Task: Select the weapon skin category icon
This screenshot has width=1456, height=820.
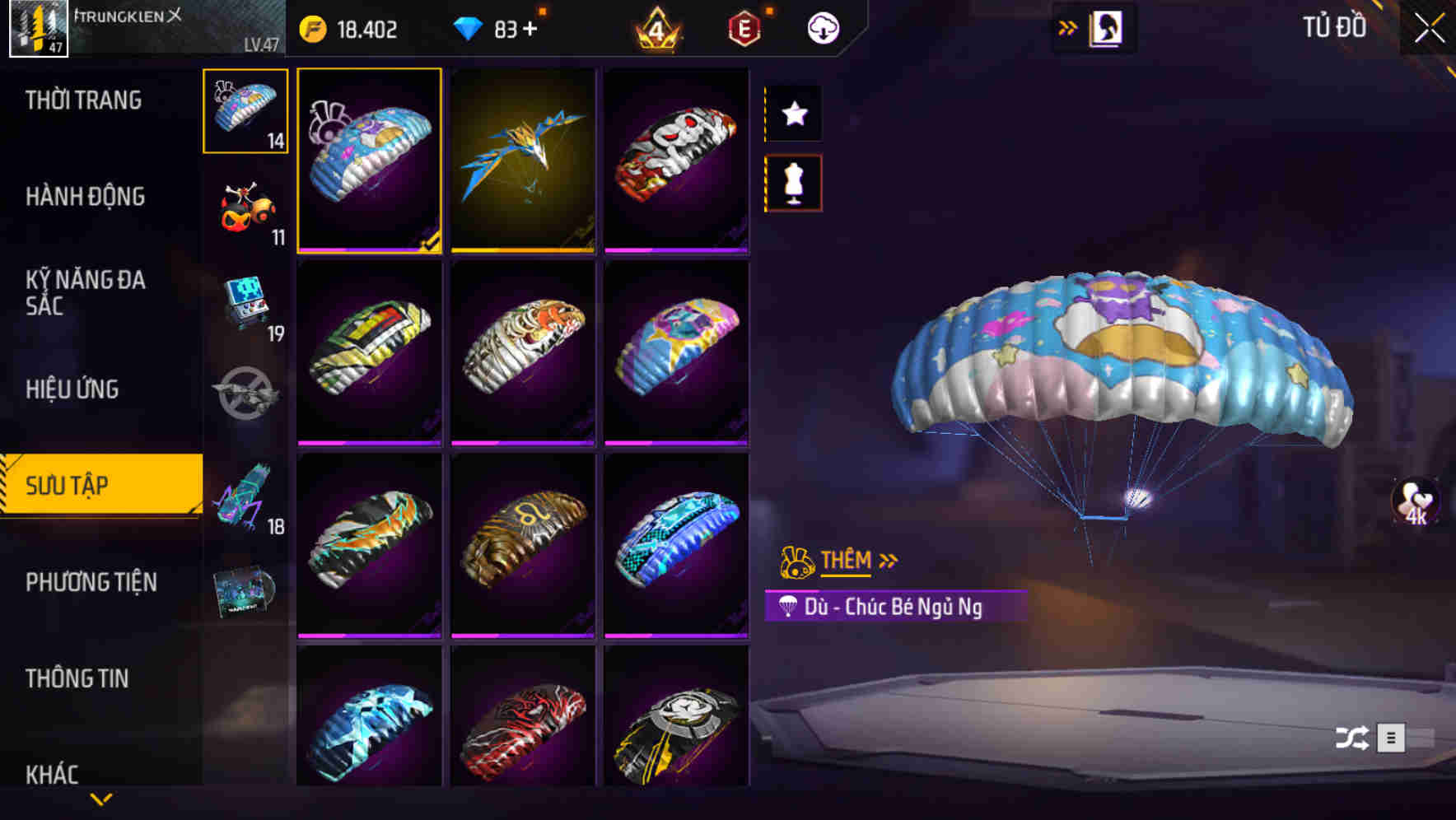Action: click(x=244, y=395)
